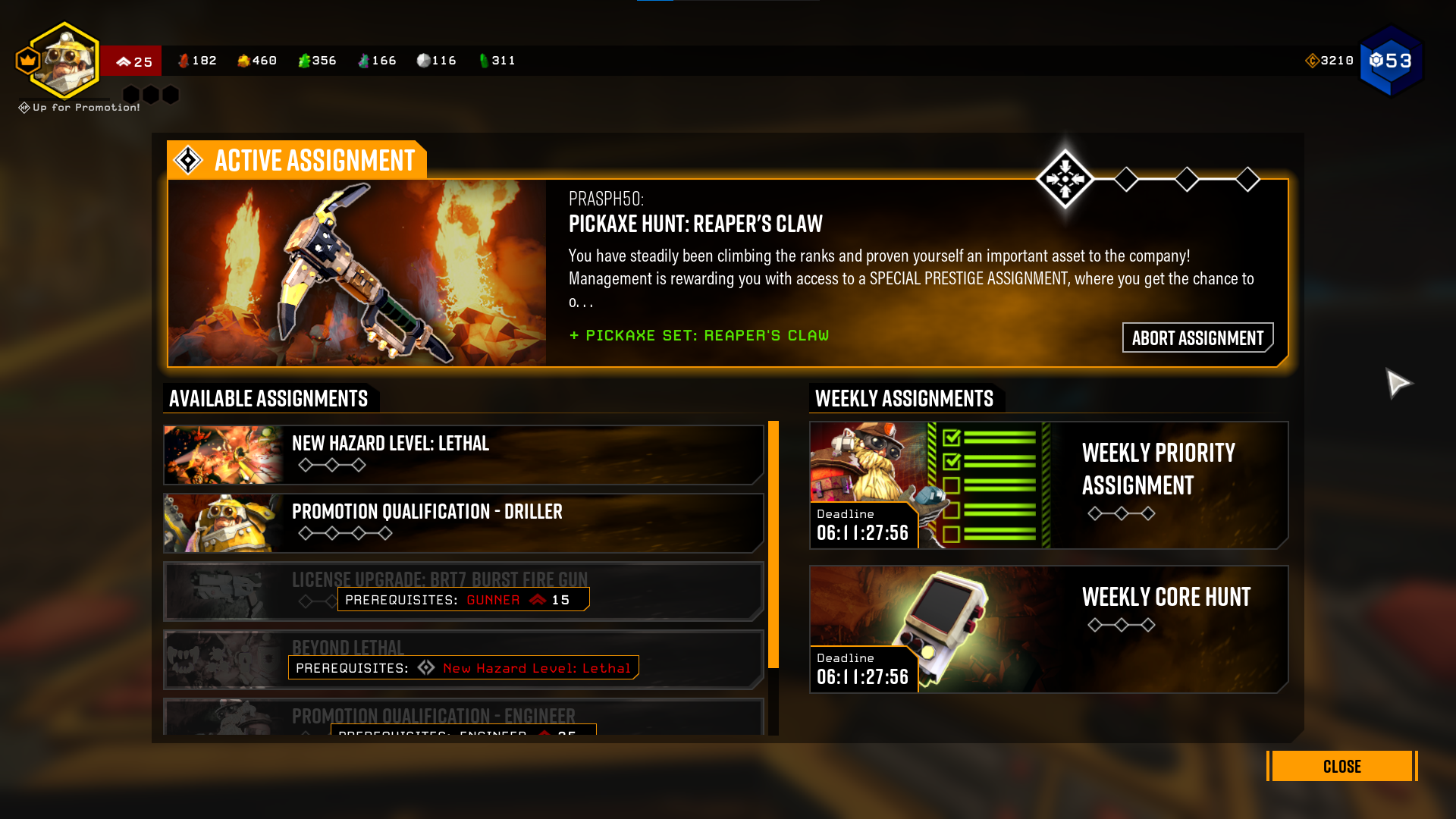
Task: Open the Weekly Priority Assignment
Action: click(1048, 485)
